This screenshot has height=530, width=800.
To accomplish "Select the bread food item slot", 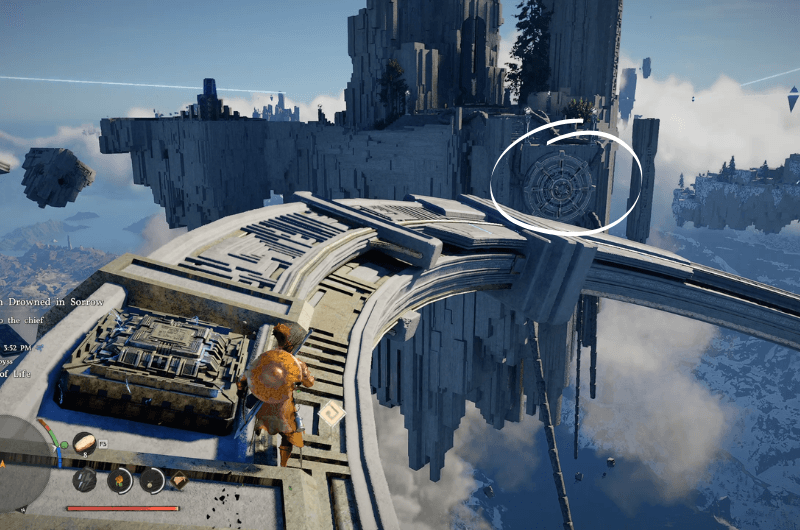I will (85, 442).
